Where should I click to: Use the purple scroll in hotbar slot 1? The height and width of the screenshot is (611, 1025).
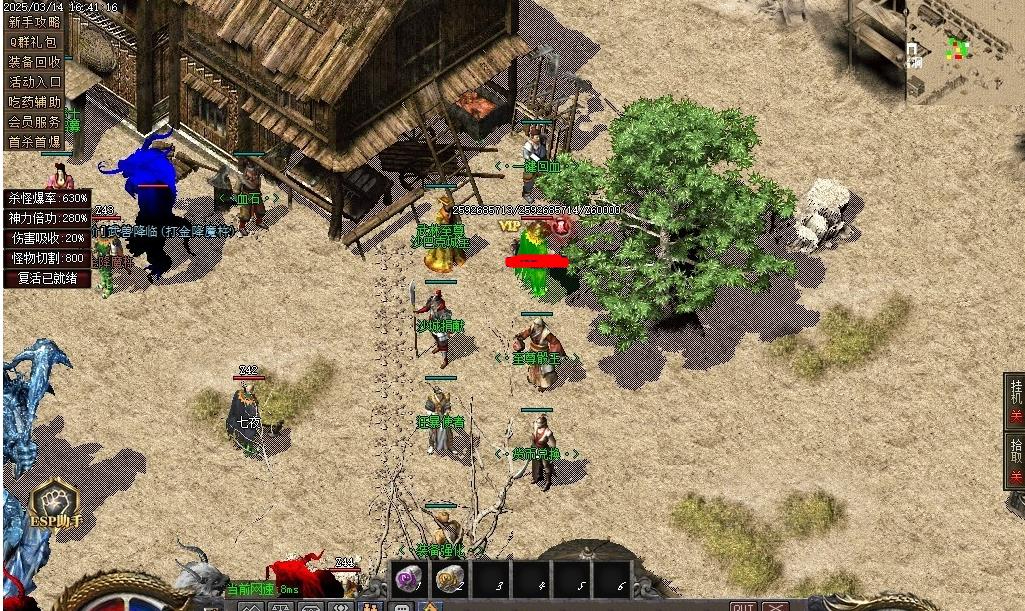[x=409, y=579]
